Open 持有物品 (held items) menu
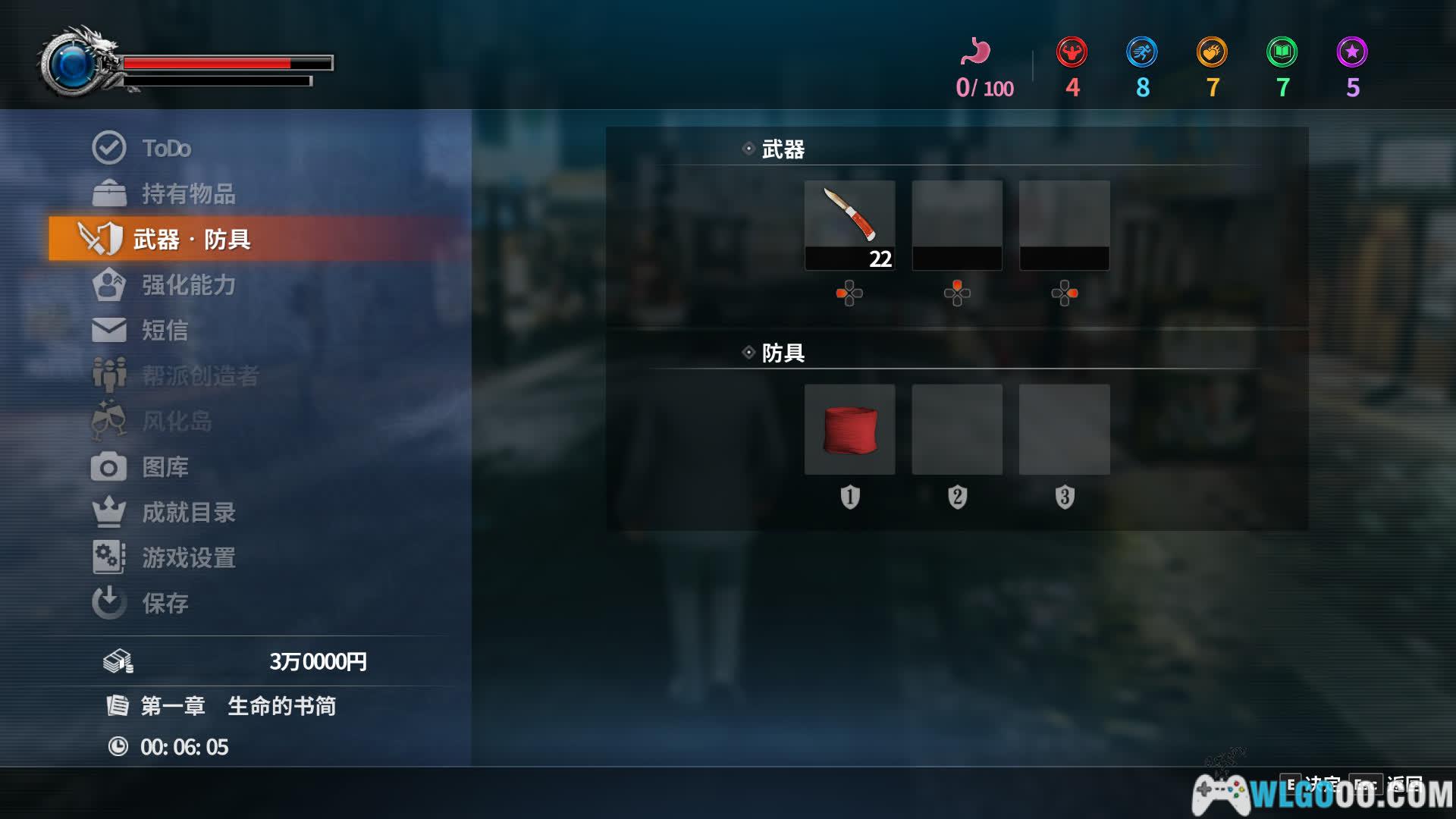Image resolution: width=1456 pixels, height=819 pixels. (188, 193)
